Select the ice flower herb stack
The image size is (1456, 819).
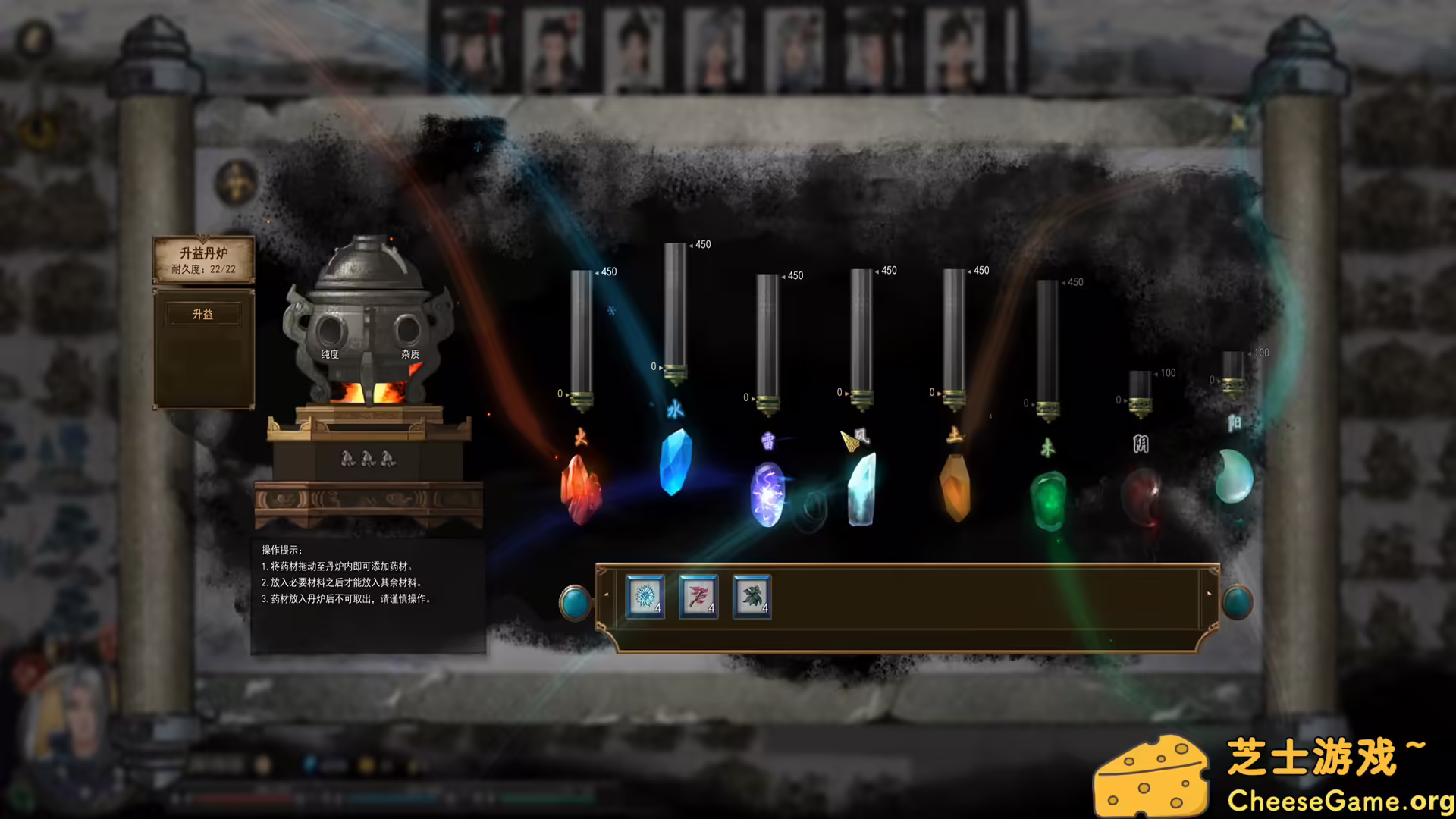645,597
